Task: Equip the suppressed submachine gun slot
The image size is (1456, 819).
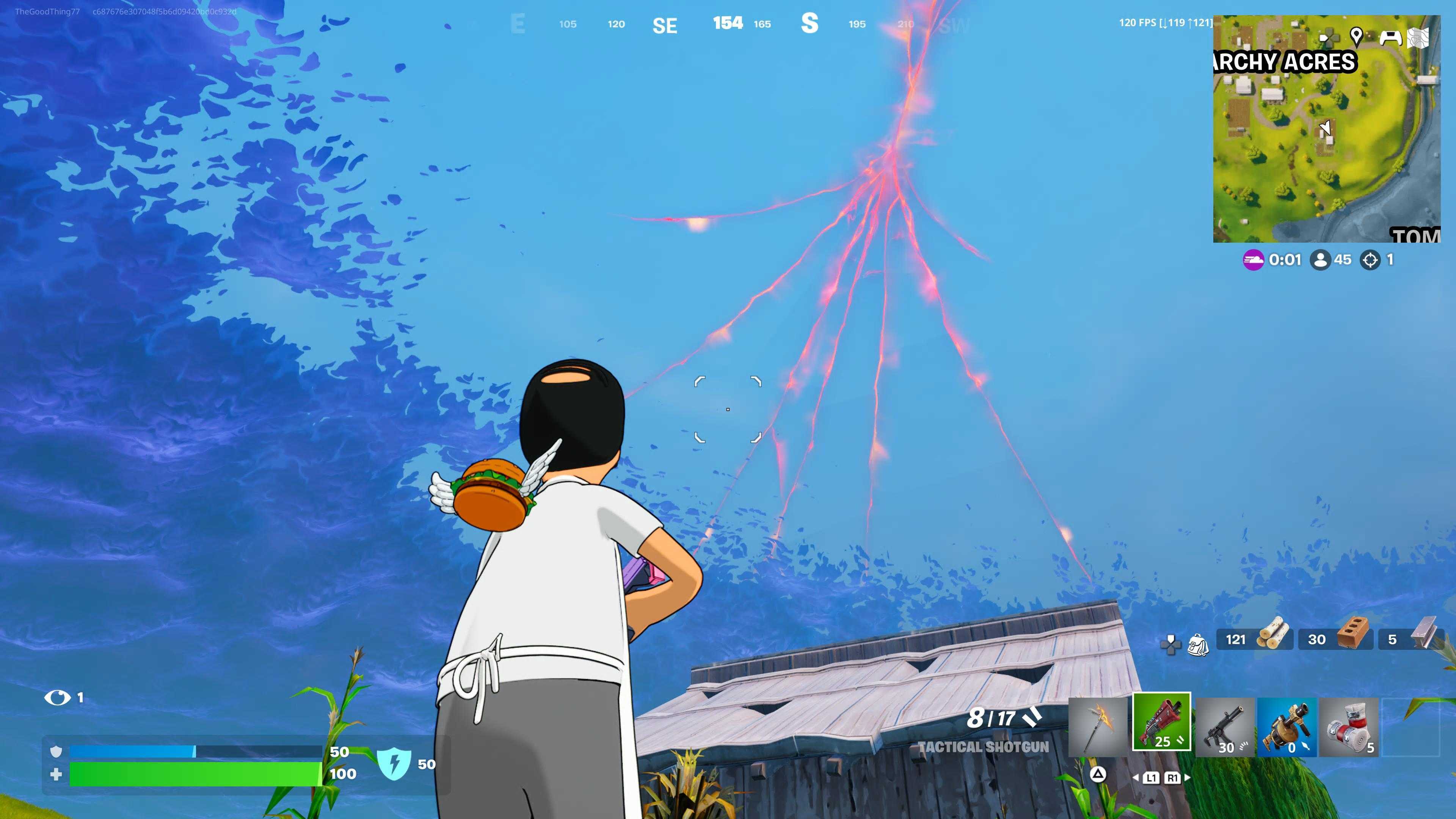Action: click(1225, 727)
